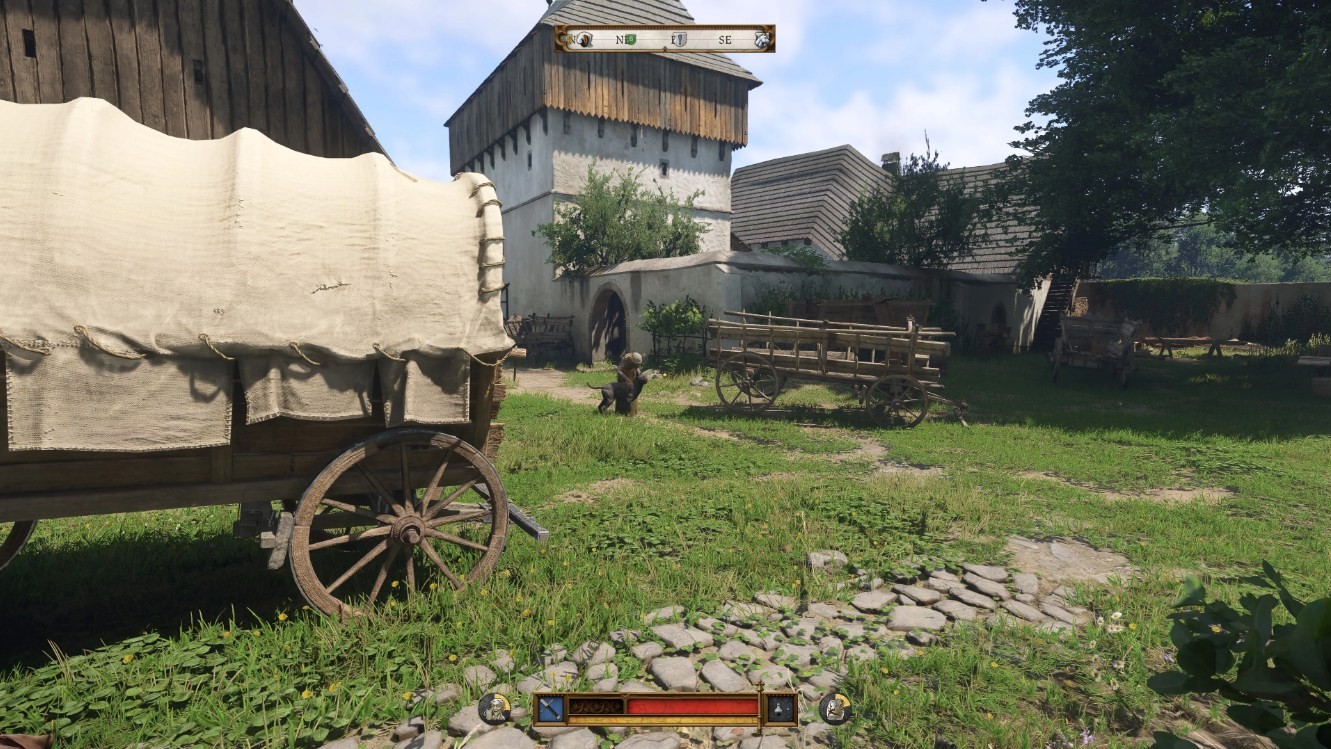The image size is (1331, 749).
Task: Click the horse marker on the compass right end
Action: click(761, 40)
